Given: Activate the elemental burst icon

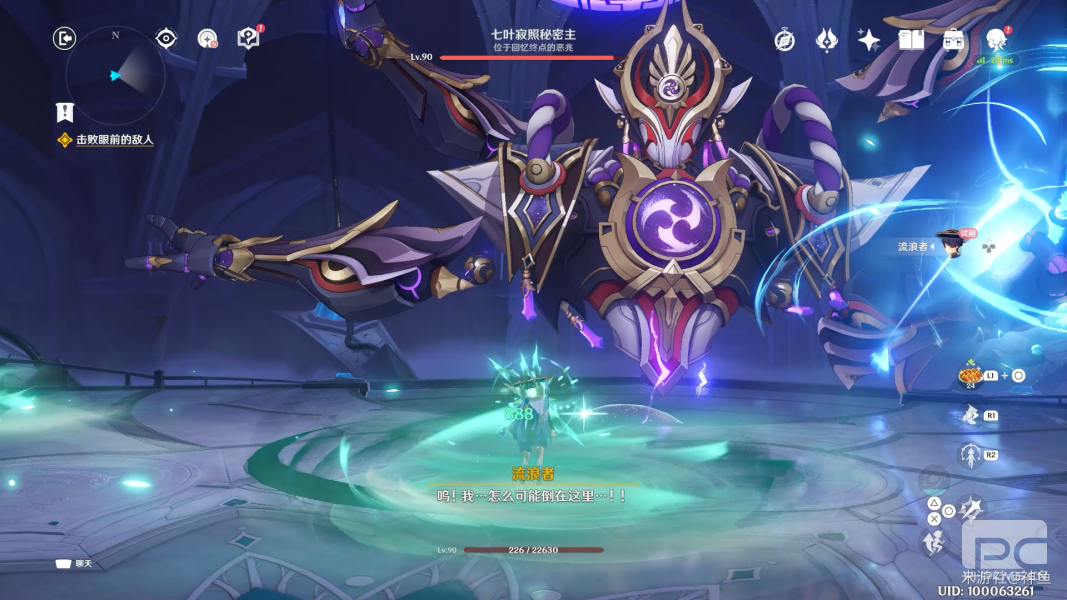Looking at the screenshot, I should coord(969,456).
